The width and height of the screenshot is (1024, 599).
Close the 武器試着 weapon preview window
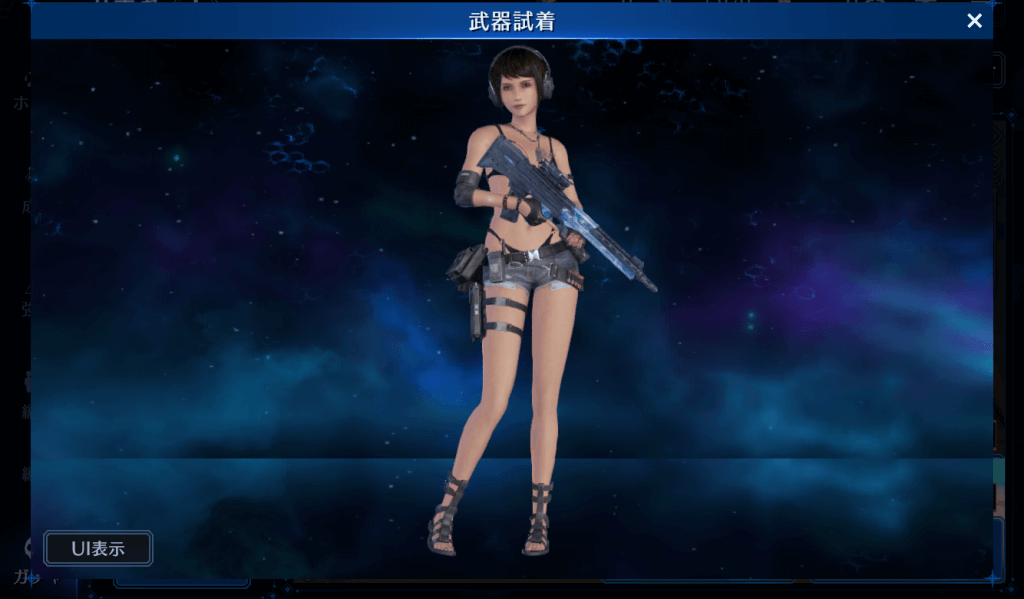974,21
